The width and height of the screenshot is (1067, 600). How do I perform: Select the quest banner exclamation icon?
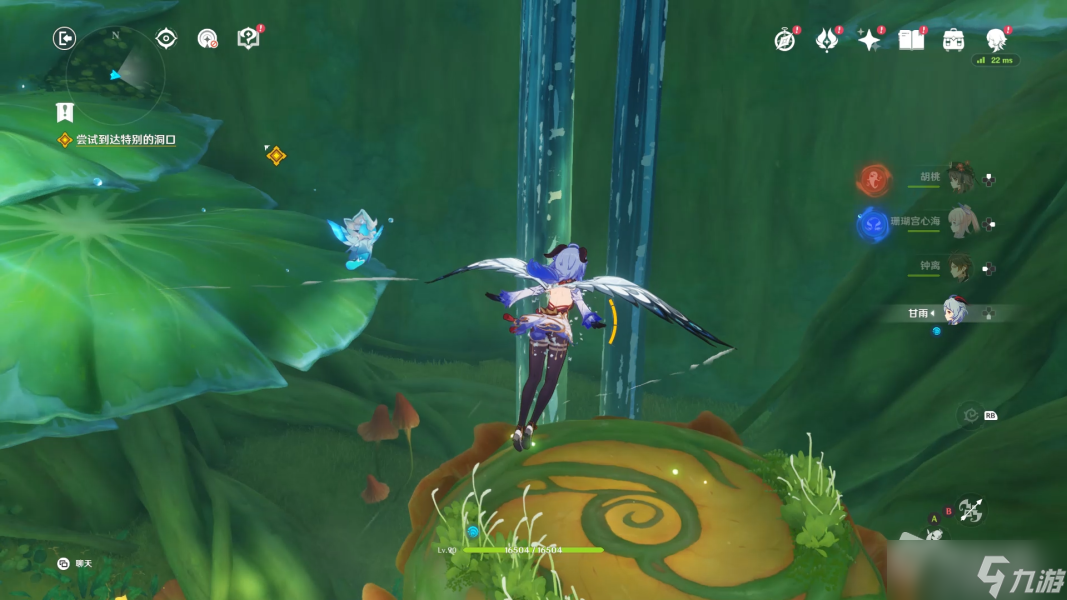coord(65,111)
